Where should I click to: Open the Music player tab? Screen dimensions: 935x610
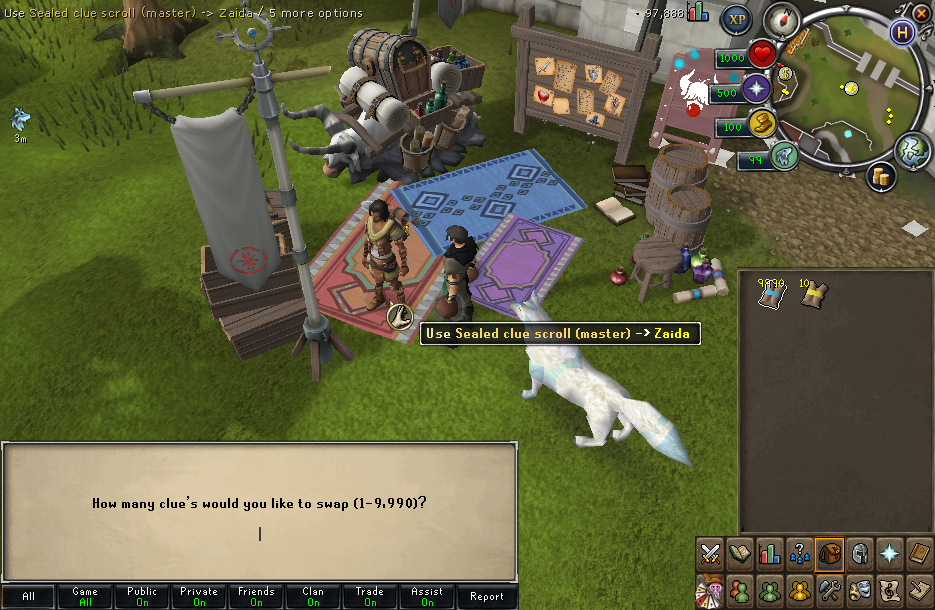point(889,589)
